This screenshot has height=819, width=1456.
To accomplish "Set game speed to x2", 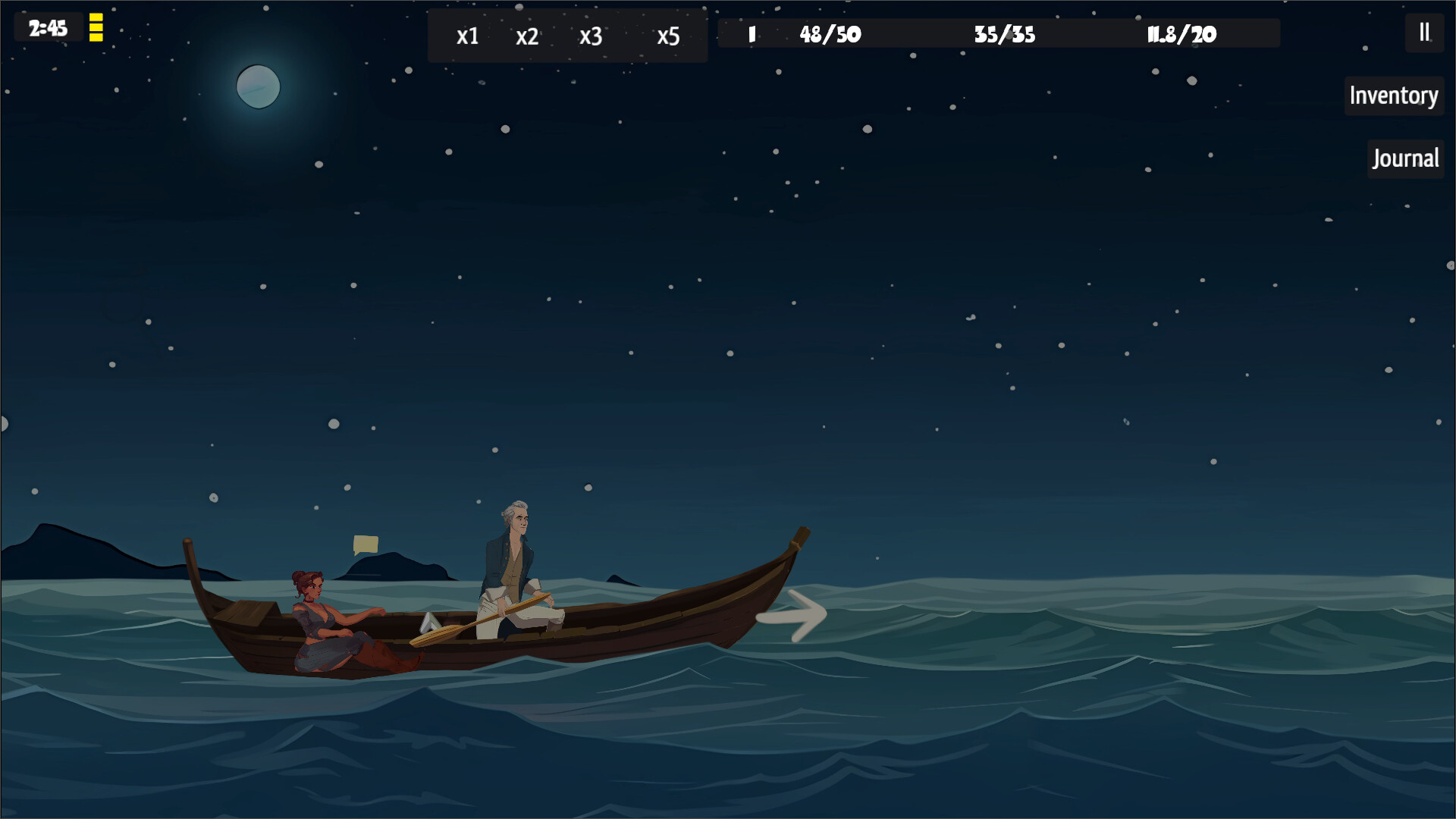I will tap(527, 36).
